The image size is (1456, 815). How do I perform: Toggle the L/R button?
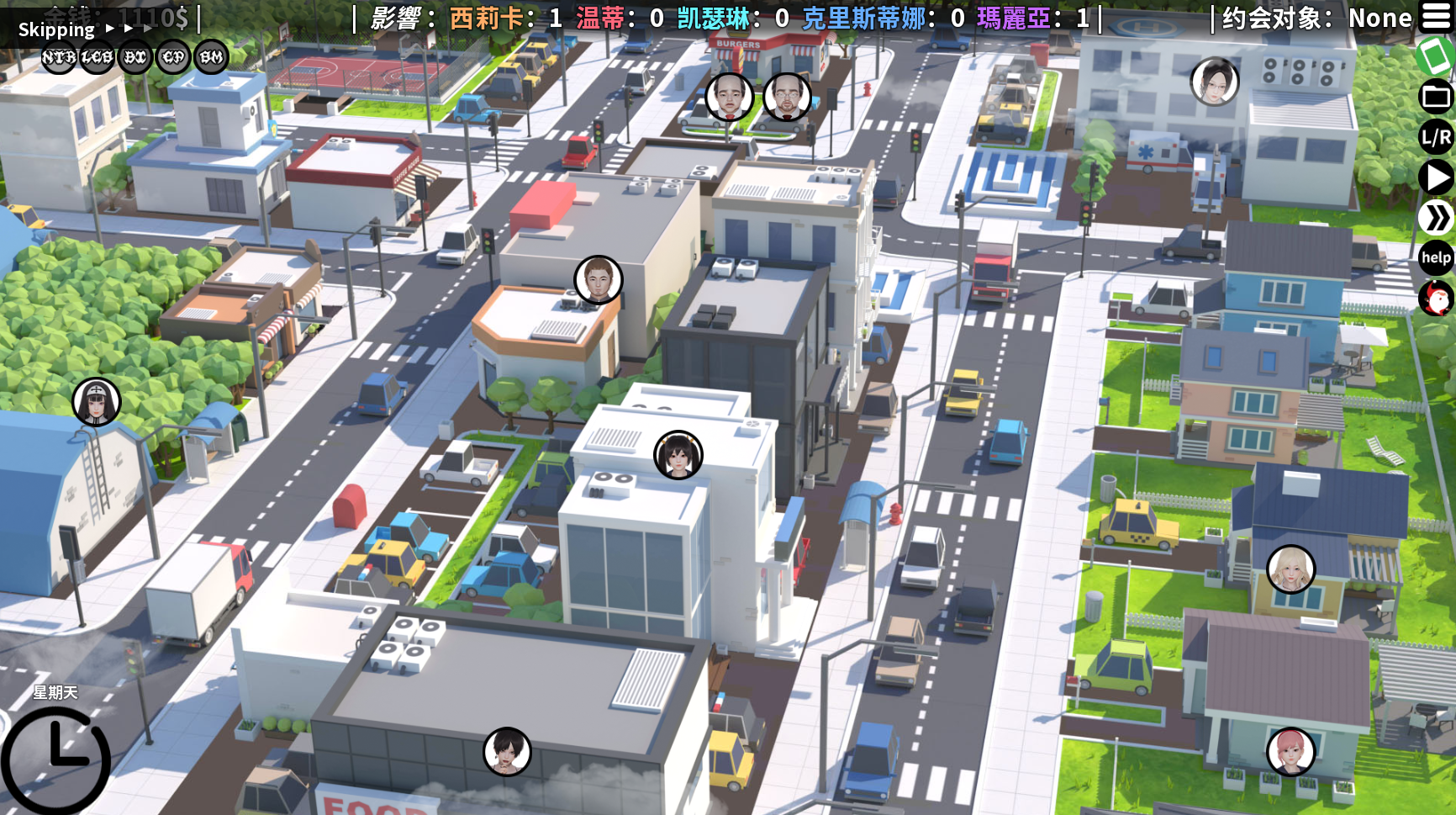coord(1436,137)
